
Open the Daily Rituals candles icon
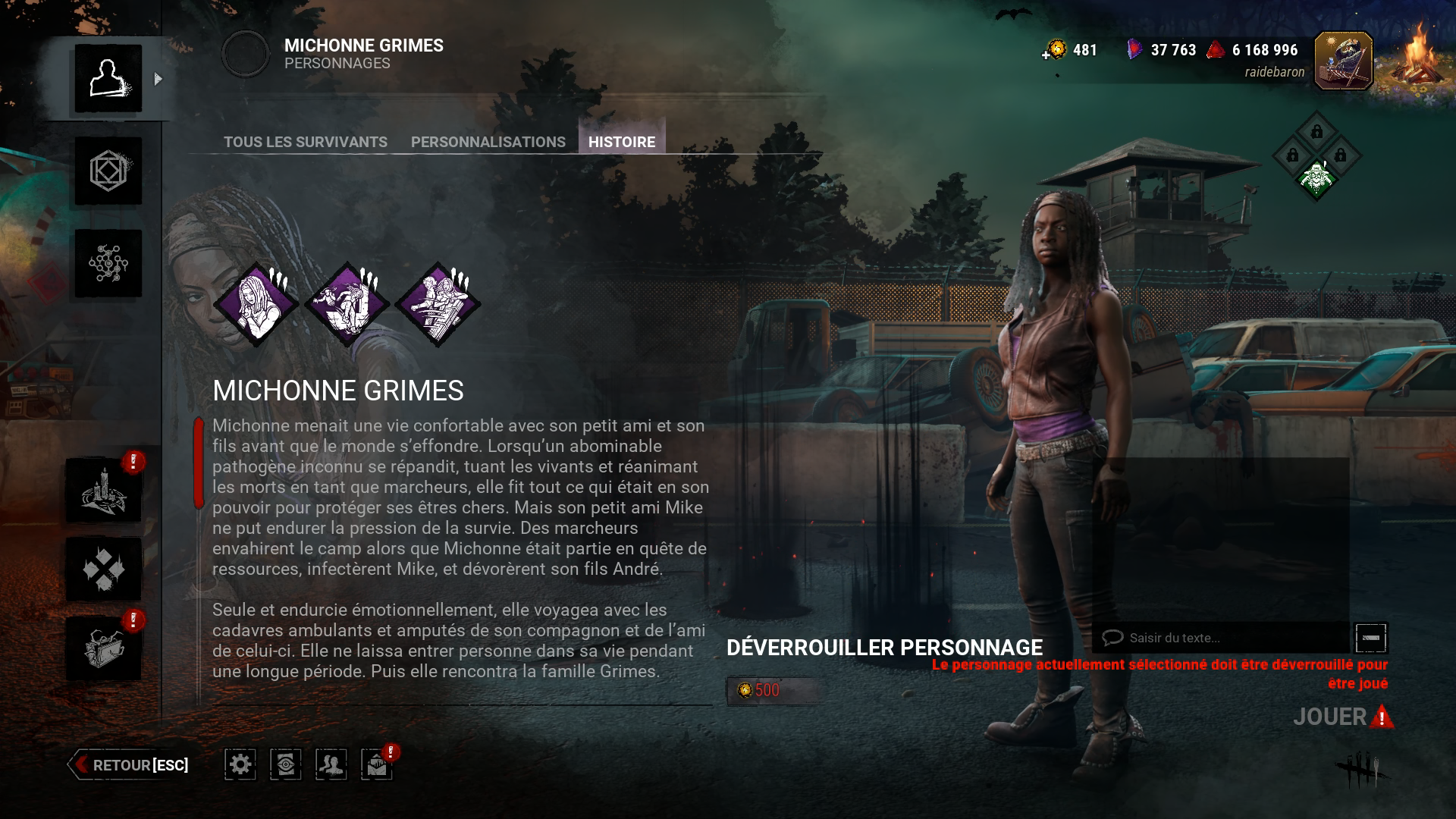coord(106,489)
